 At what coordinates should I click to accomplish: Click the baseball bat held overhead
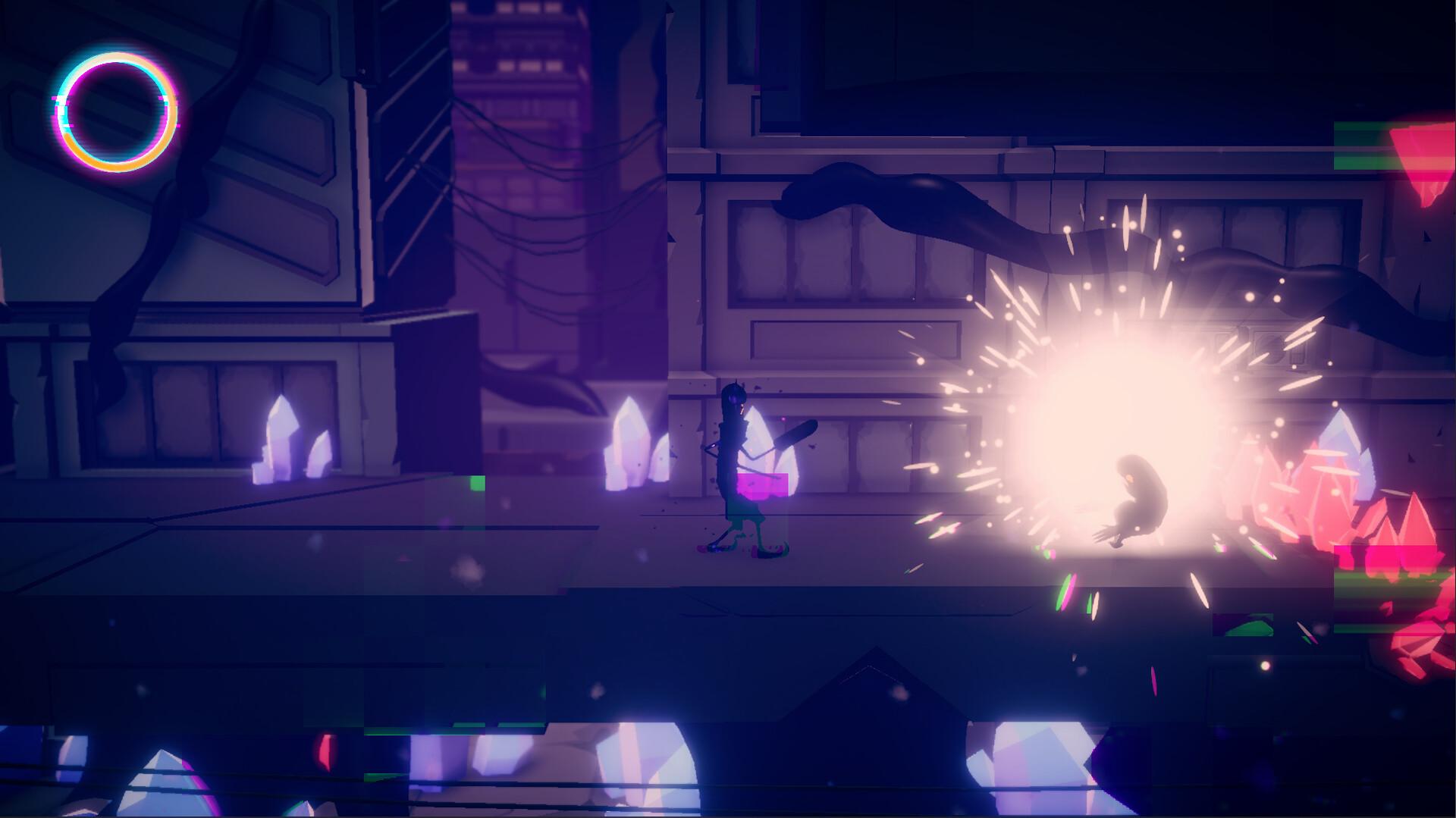(795, 436)
